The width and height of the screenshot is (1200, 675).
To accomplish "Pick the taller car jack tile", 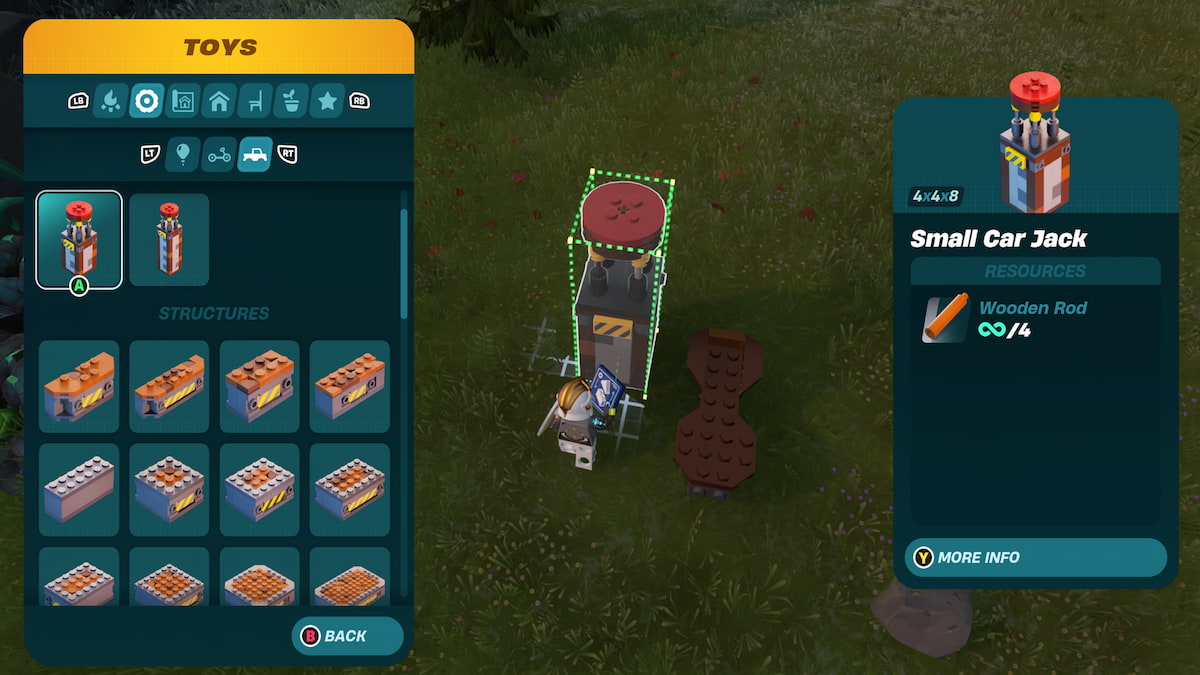I will coord(169,239).
